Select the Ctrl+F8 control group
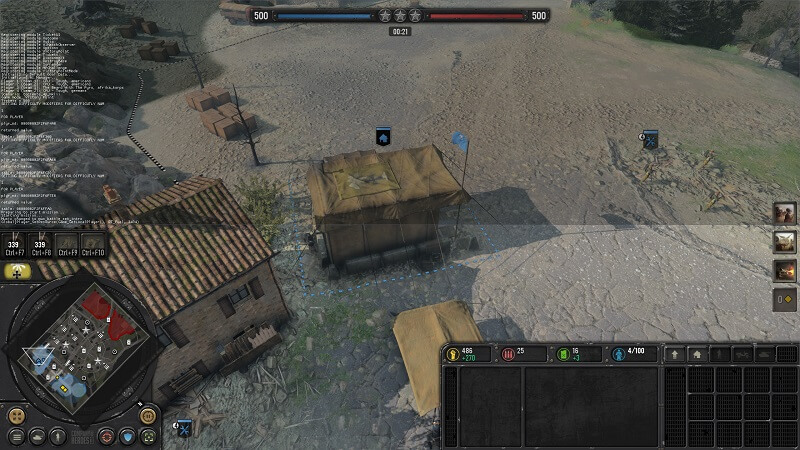The image size is (800, 450). [x=41, y=245]
